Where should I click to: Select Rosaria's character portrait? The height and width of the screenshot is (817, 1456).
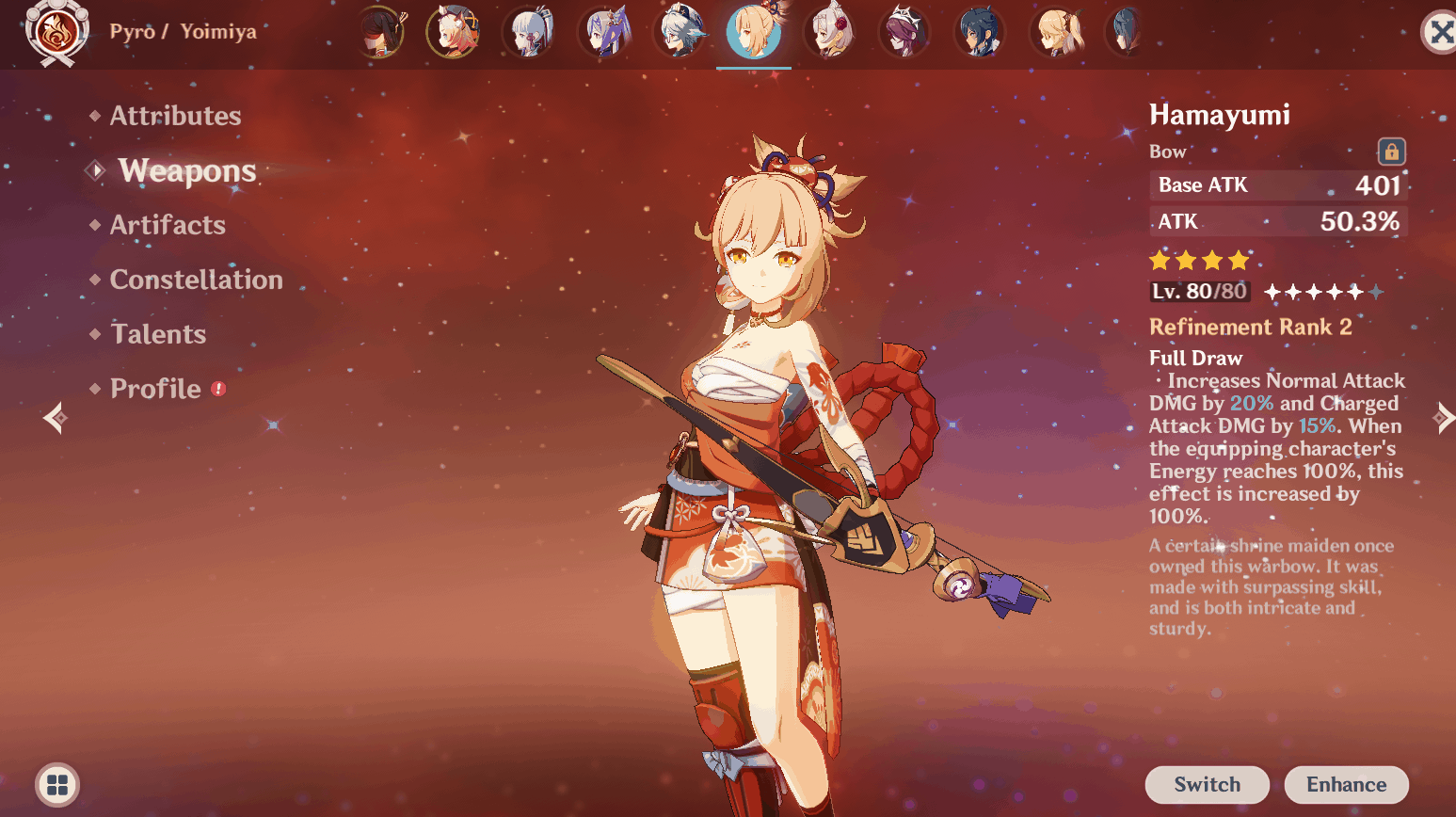pos(904,31)
